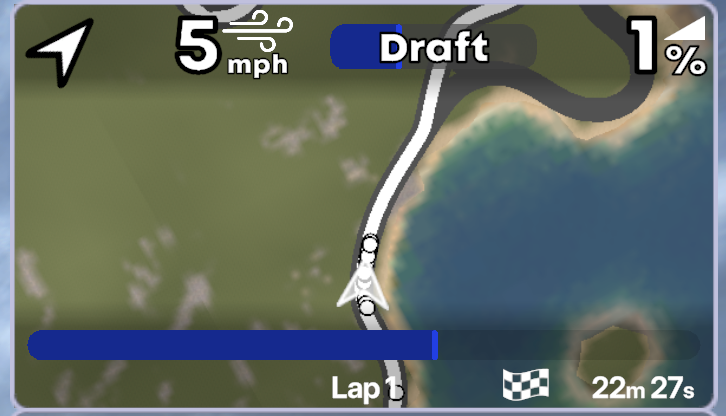Click the checkered finish flag icon

click(x=526, y=385)
